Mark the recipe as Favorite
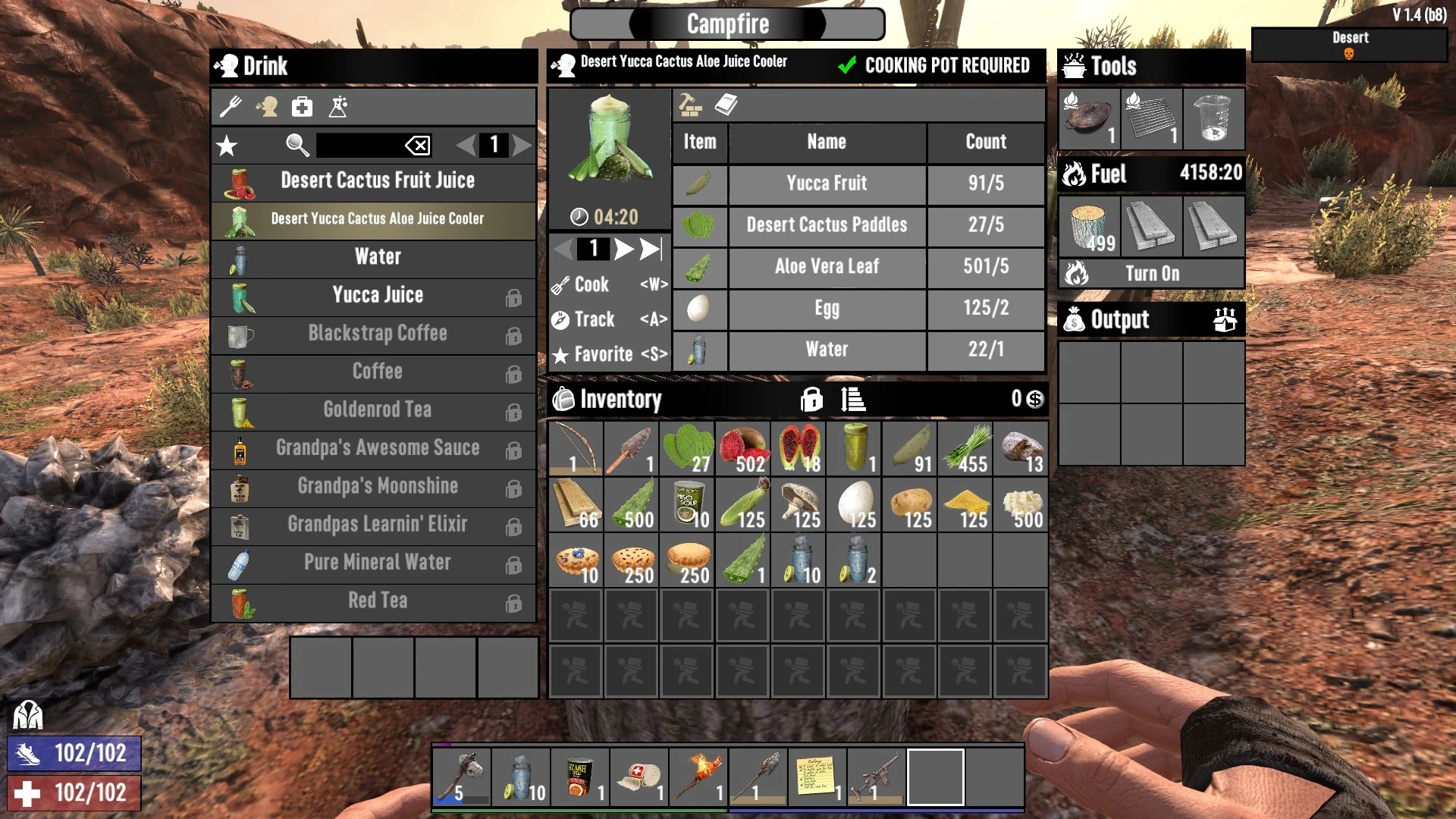This screenshot has width=1456, height=819. click(602, 354)
